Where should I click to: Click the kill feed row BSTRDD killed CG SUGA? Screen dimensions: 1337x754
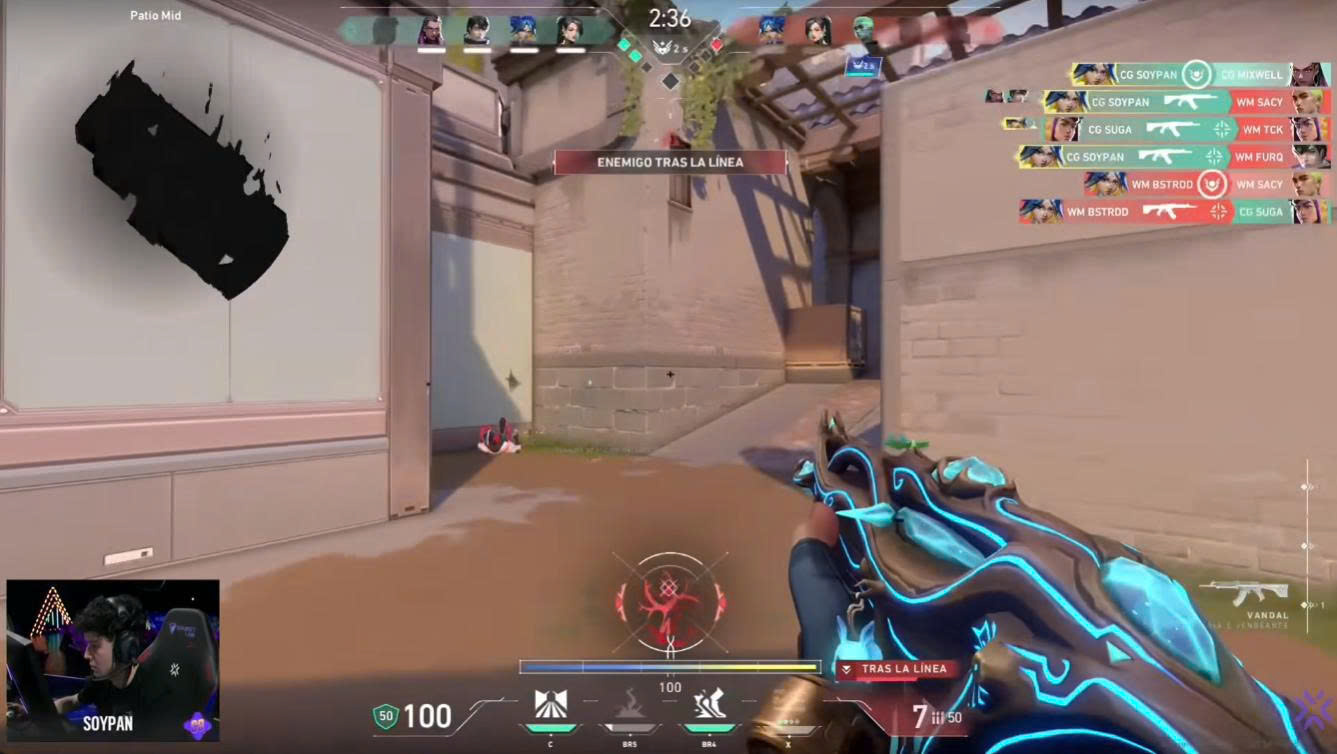(x=1174, y=212)
